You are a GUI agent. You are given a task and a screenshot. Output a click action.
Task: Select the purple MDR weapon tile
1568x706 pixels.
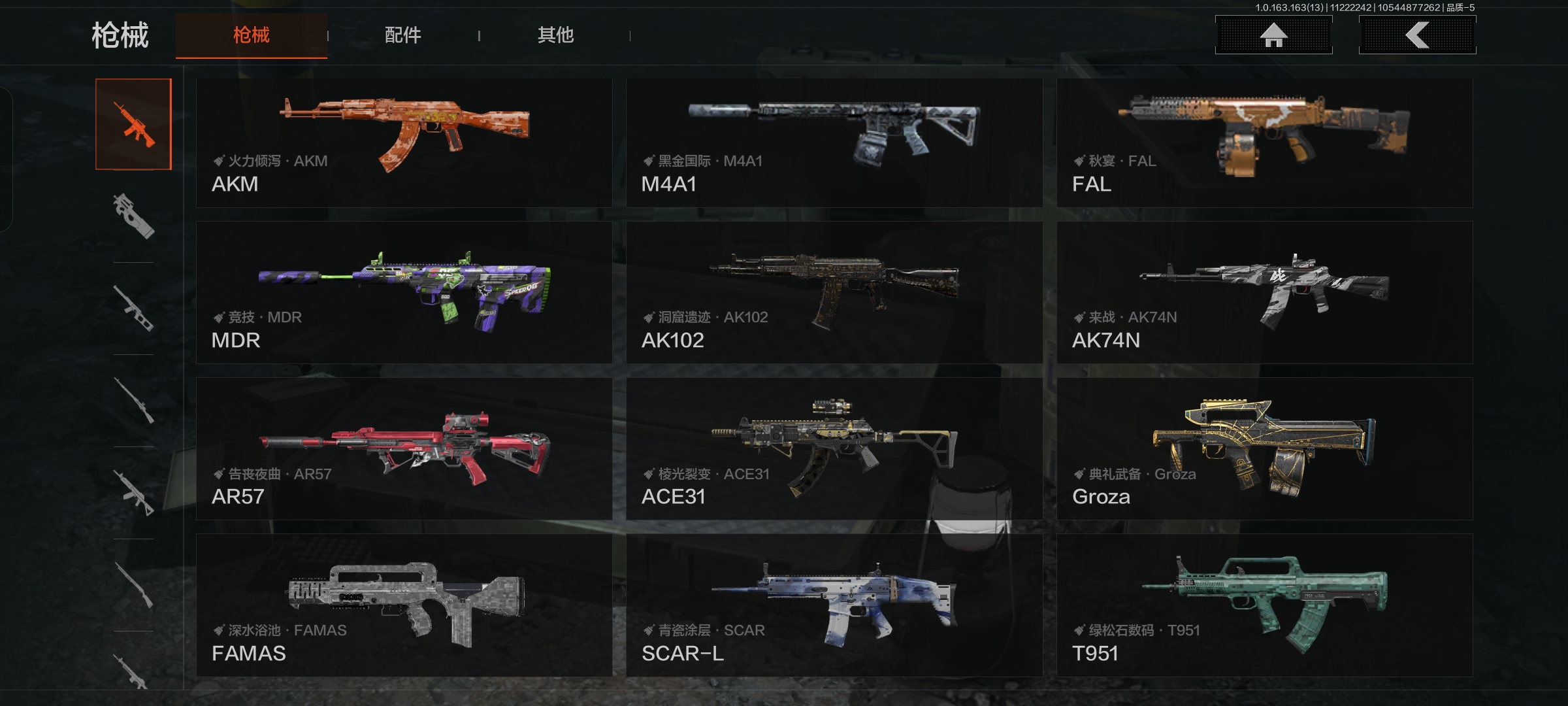click(x=404, y=292)
